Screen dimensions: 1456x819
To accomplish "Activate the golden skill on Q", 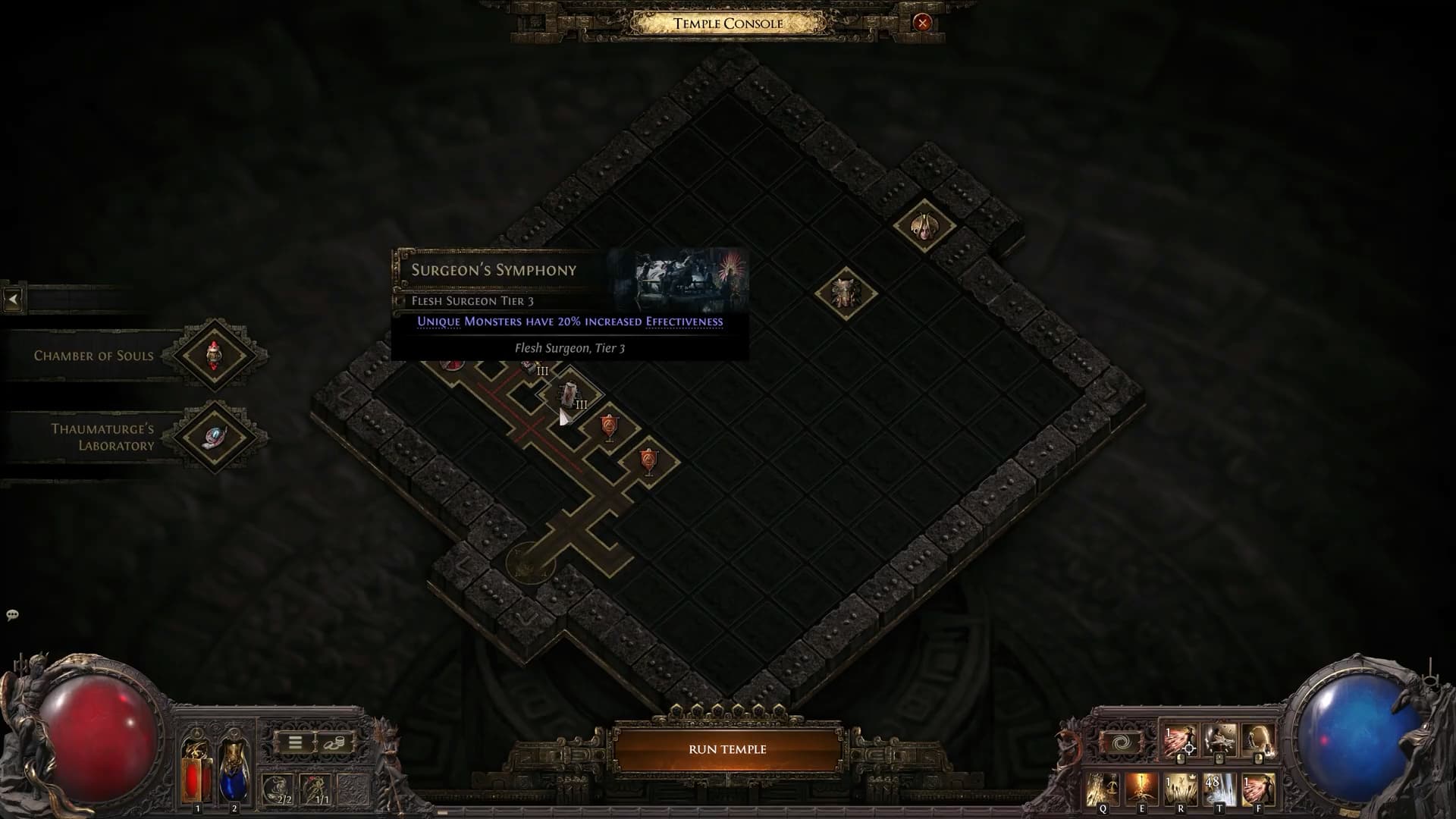I will 1102,789.
